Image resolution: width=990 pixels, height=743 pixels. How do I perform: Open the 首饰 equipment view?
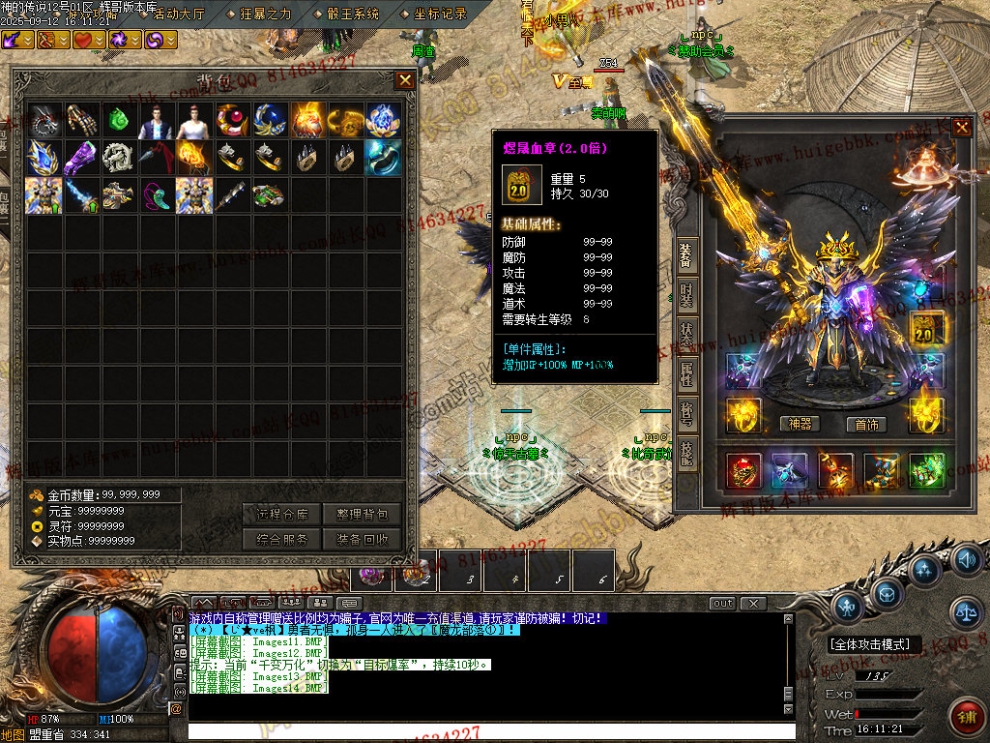click(866, 423)
